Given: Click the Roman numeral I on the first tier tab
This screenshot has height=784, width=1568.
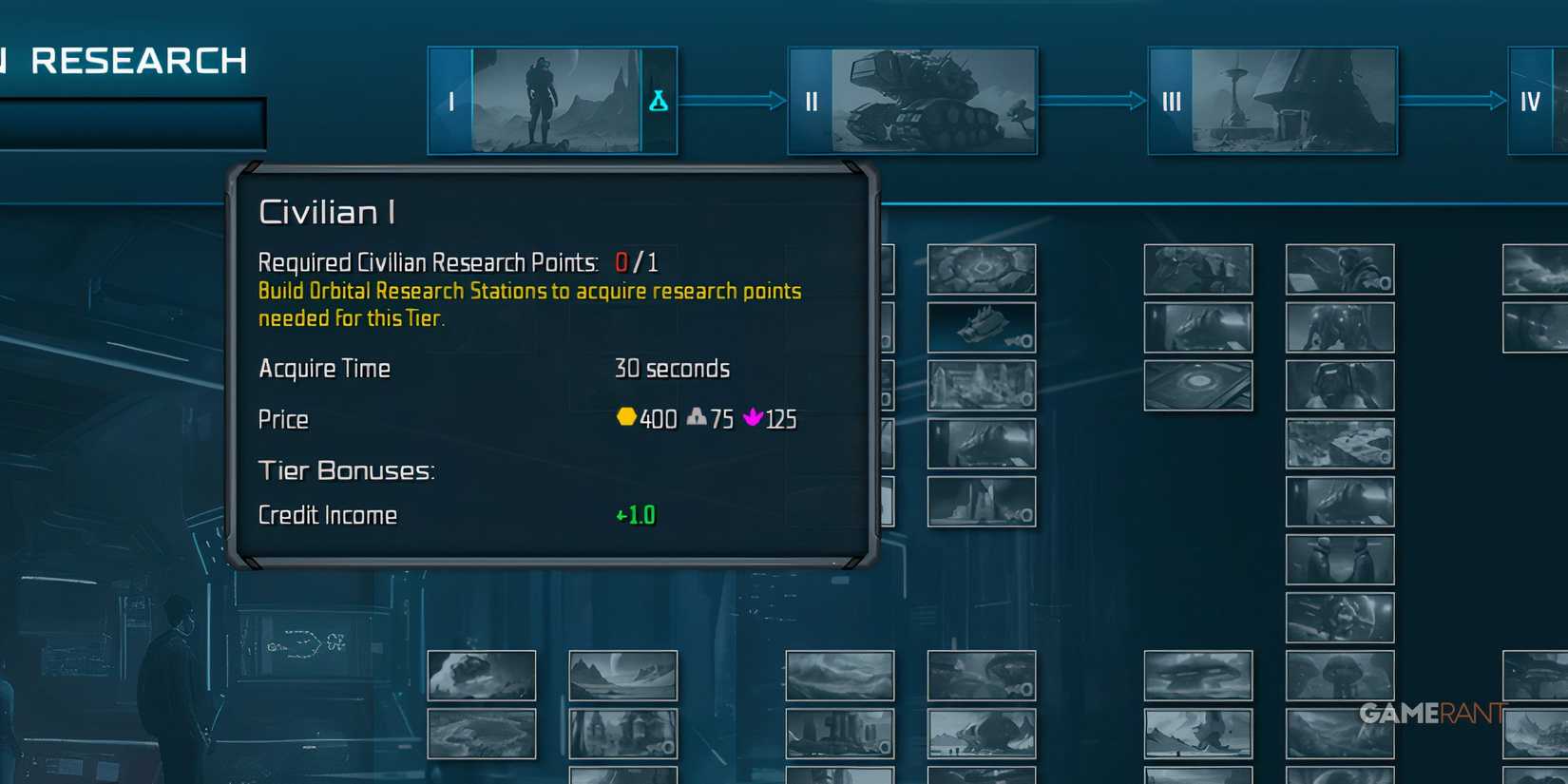Looking at the screenshot, I should [x=450, y=101].
